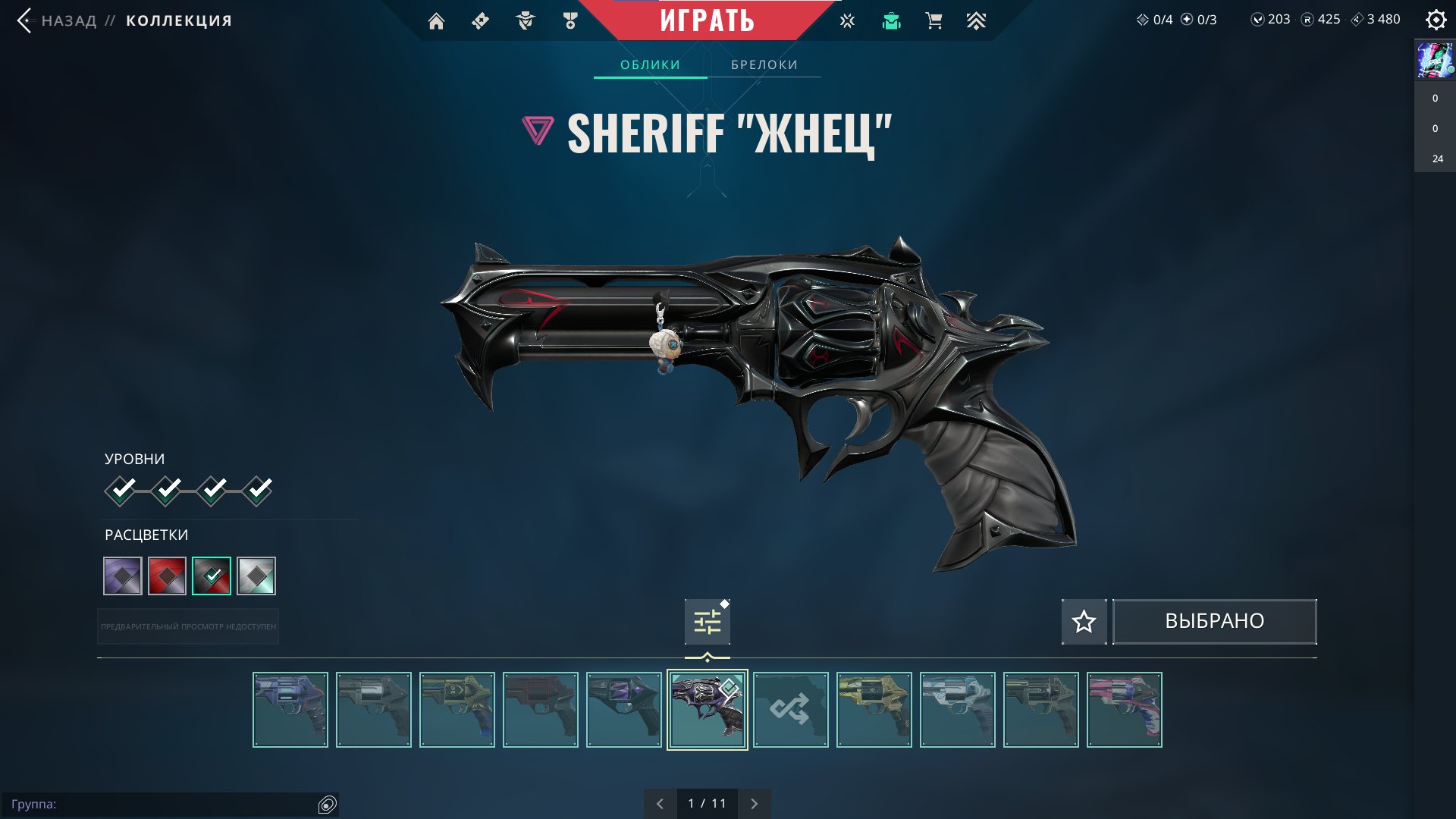Toggle the favorite star button
Screen dimensions: 1456x819
point(1084,622)
